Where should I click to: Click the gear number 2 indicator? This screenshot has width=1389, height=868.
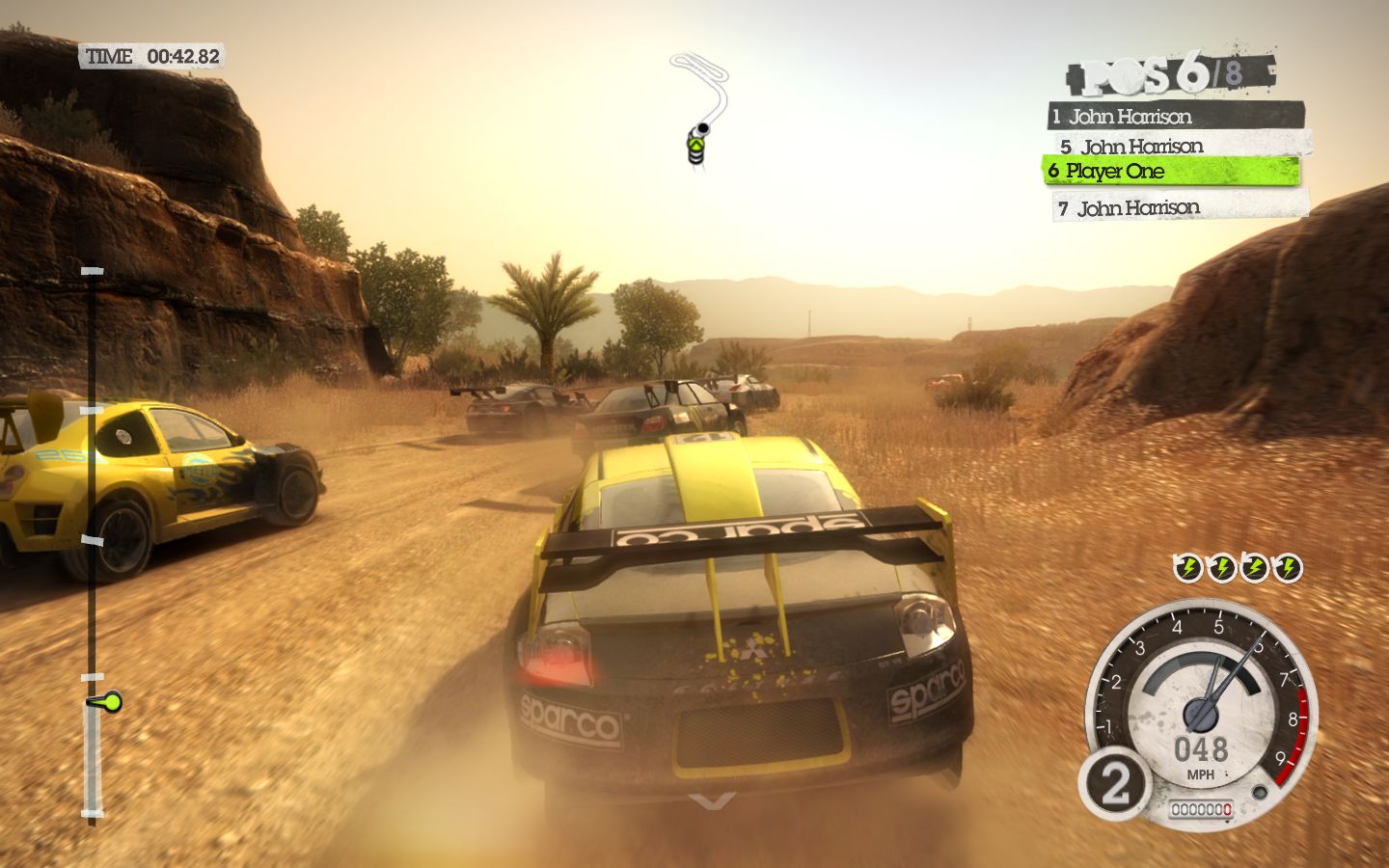click(x=1114, y=785)
